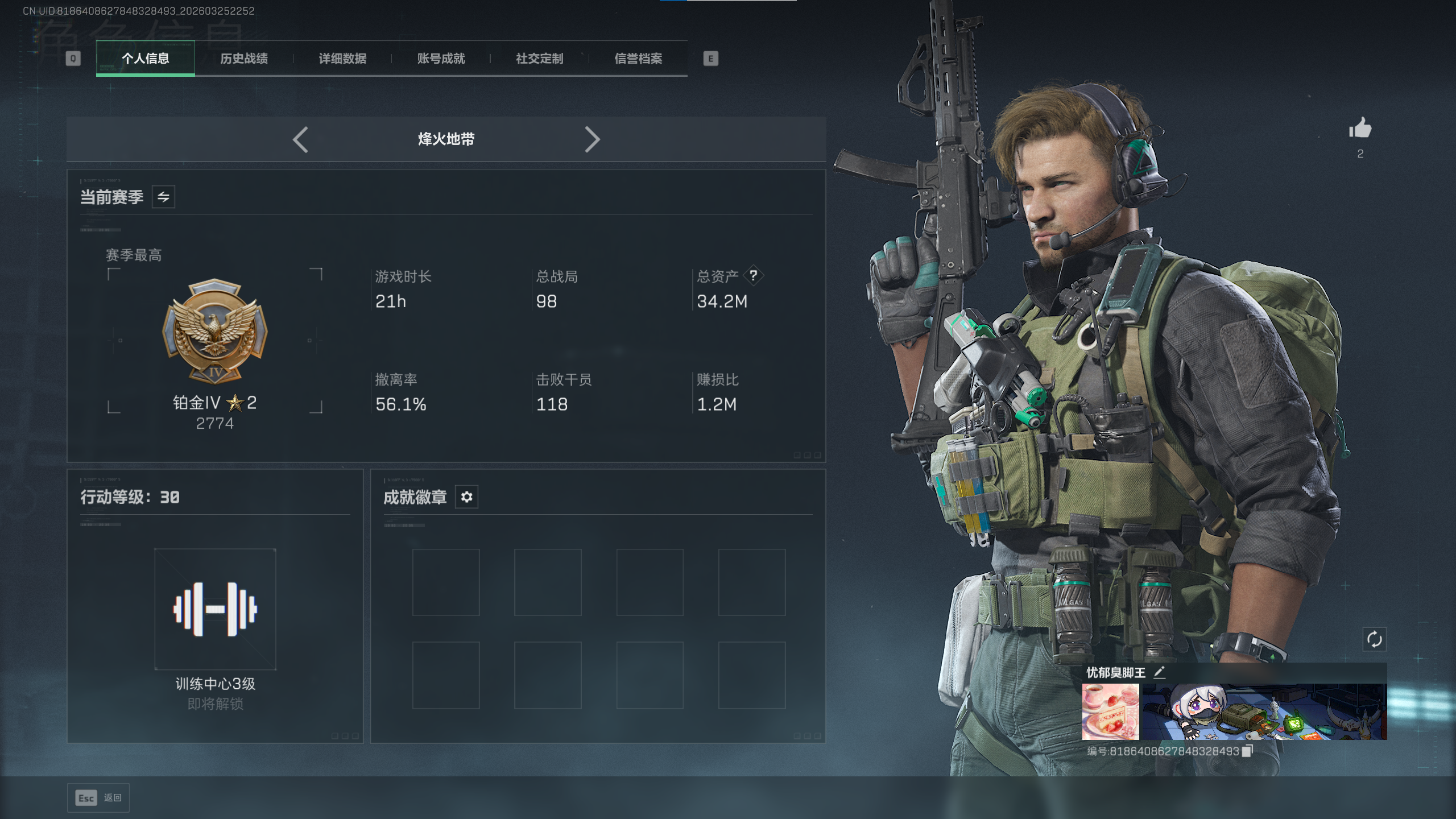
Task: Click the right arrow beside 烽火地带
Action: (592, 139)
